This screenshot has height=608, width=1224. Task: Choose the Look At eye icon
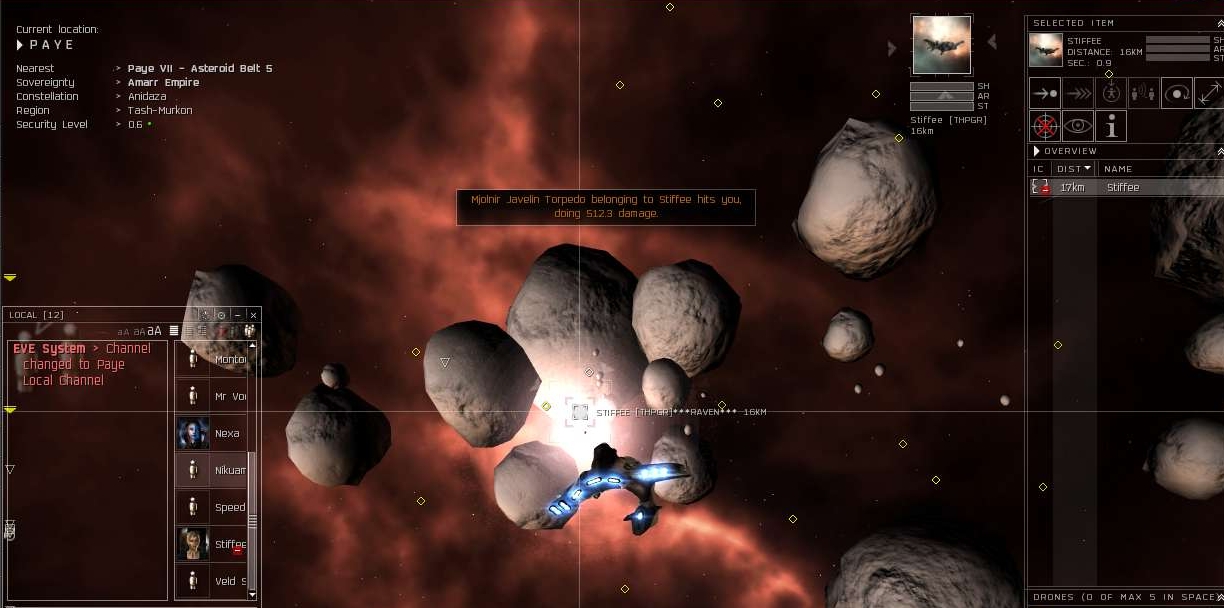coord(1078,126)
